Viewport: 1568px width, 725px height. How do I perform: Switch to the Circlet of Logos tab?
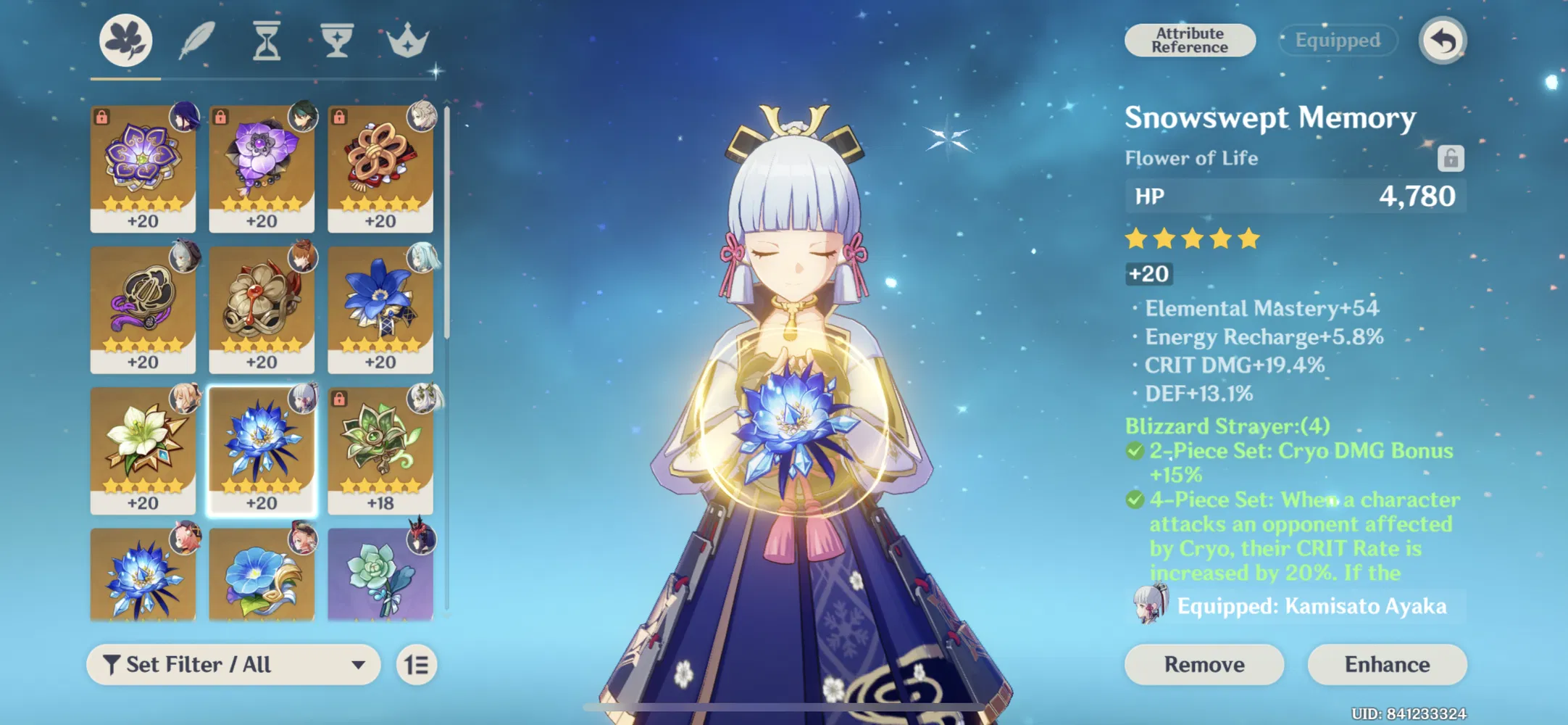(x=406, y=41)
